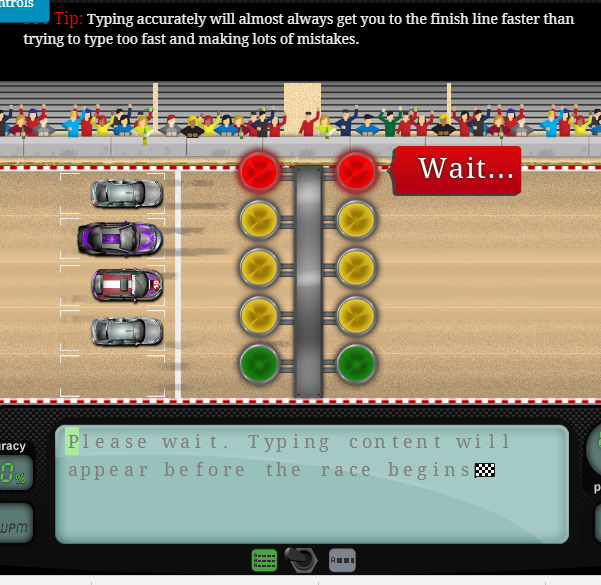Flip the text display toggle switch

pyautogui.click(x=302, y=560)
